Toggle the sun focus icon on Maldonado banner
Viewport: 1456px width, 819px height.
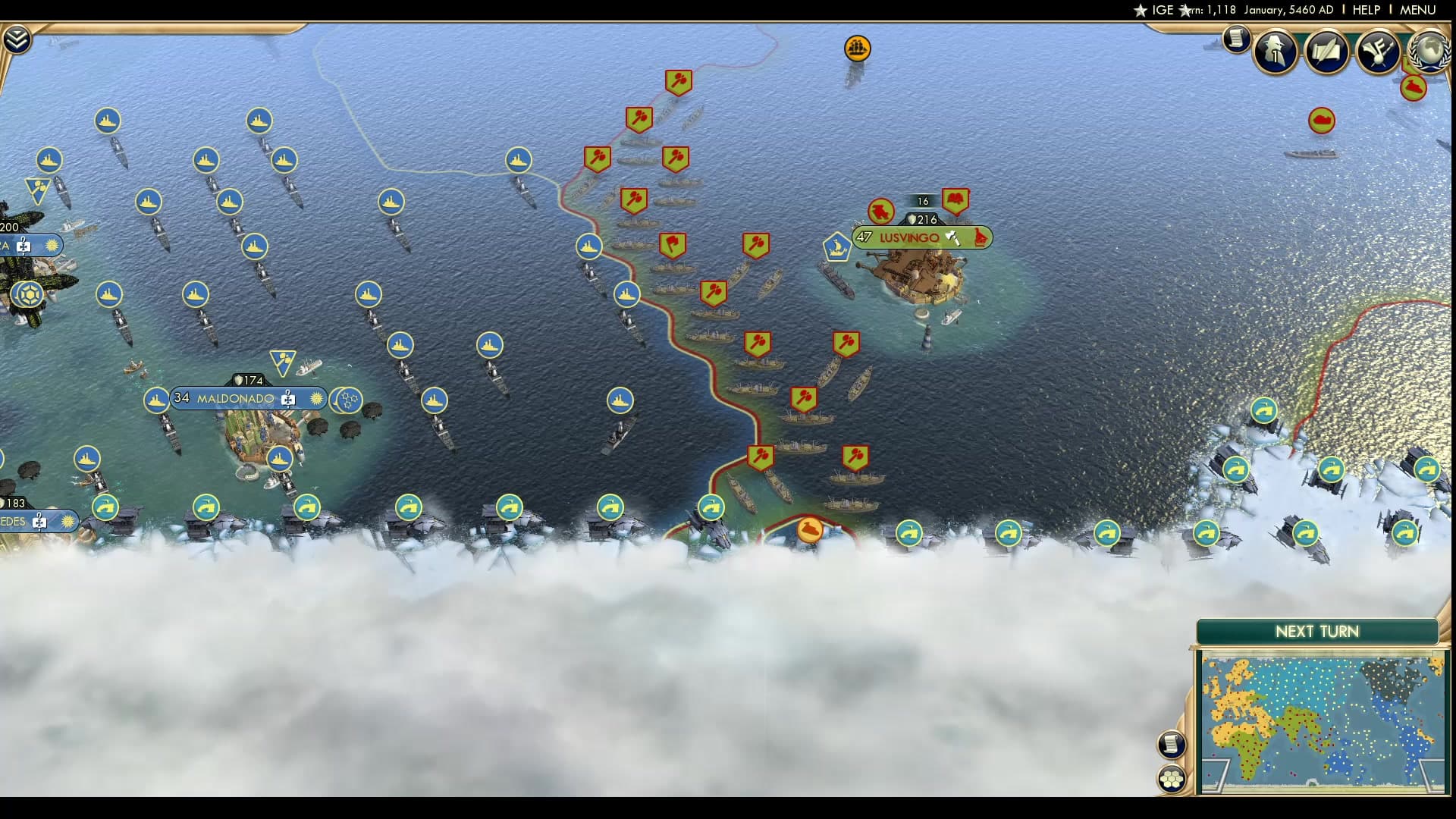(x=315, y=398)
